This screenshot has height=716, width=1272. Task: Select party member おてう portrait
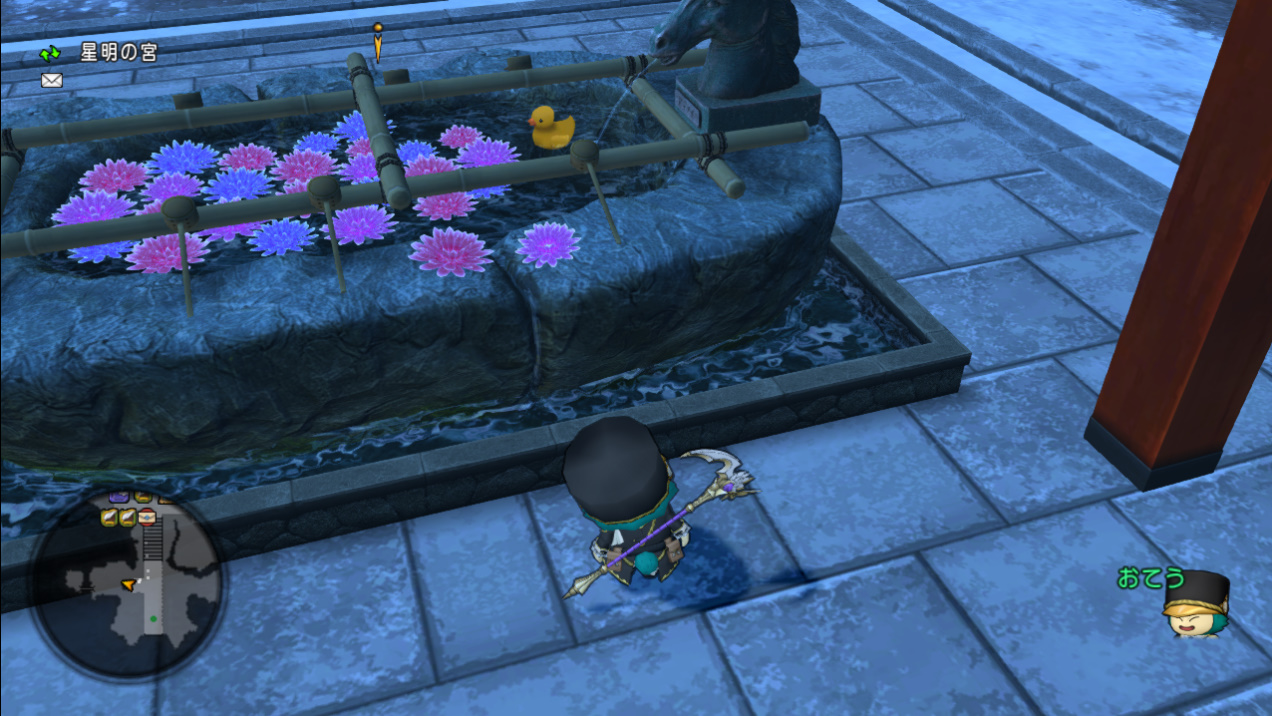[x=1195, y=602]
